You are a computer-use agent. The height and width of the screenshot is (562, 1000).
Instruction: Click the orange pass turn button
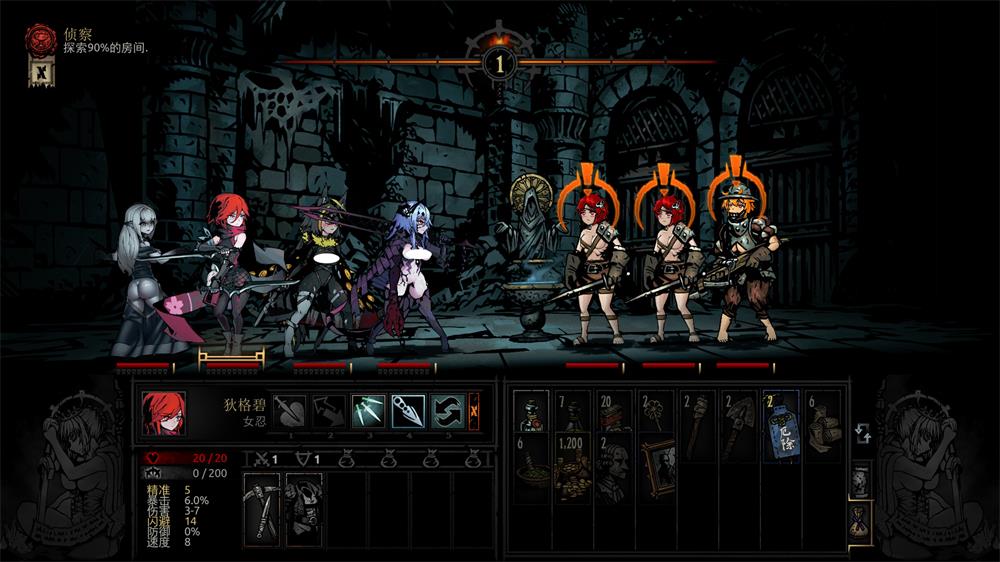[474, 411]
